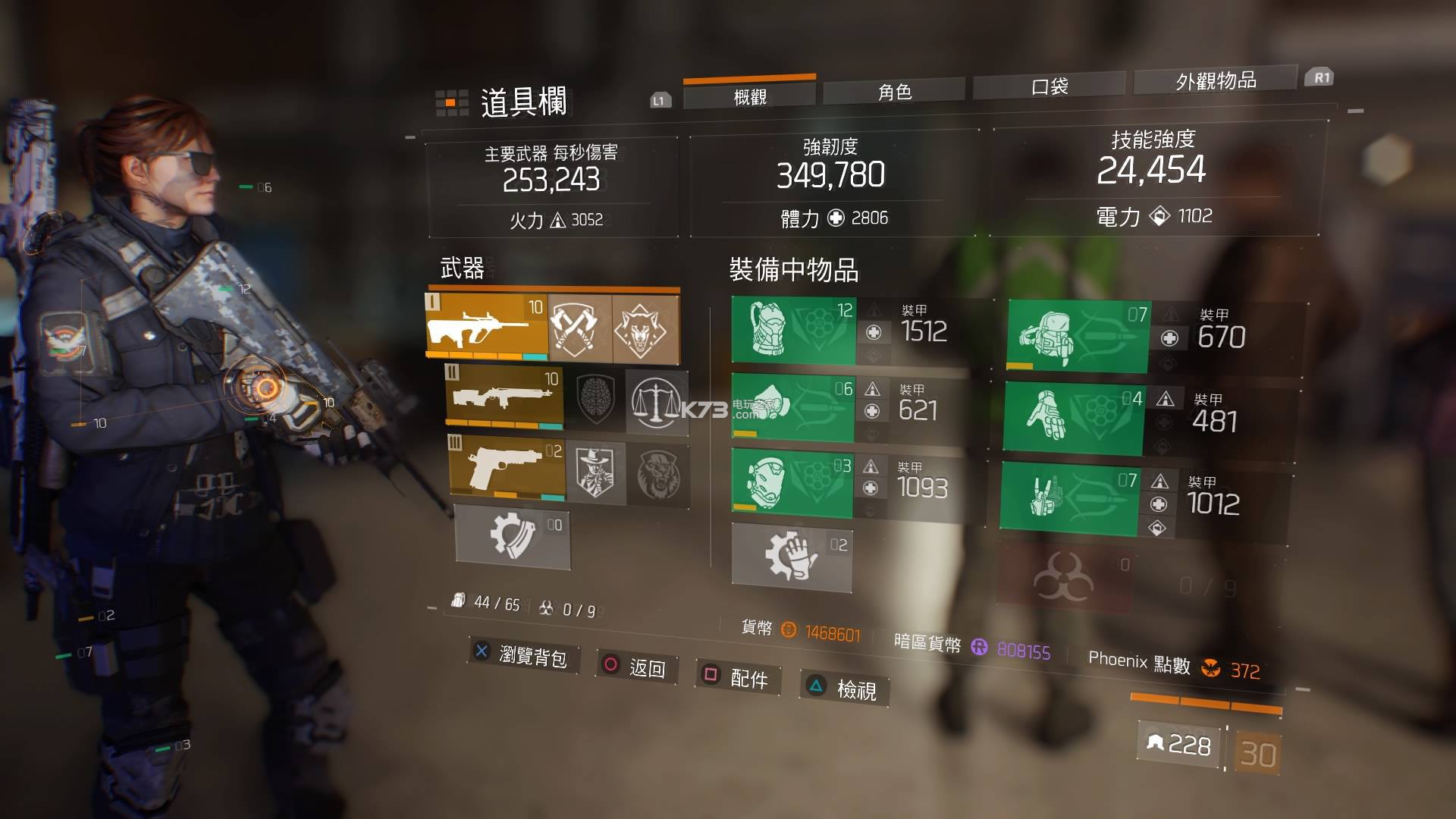Select the body armor vest slot 1512
1456x819 pixels.
point(793,330)
